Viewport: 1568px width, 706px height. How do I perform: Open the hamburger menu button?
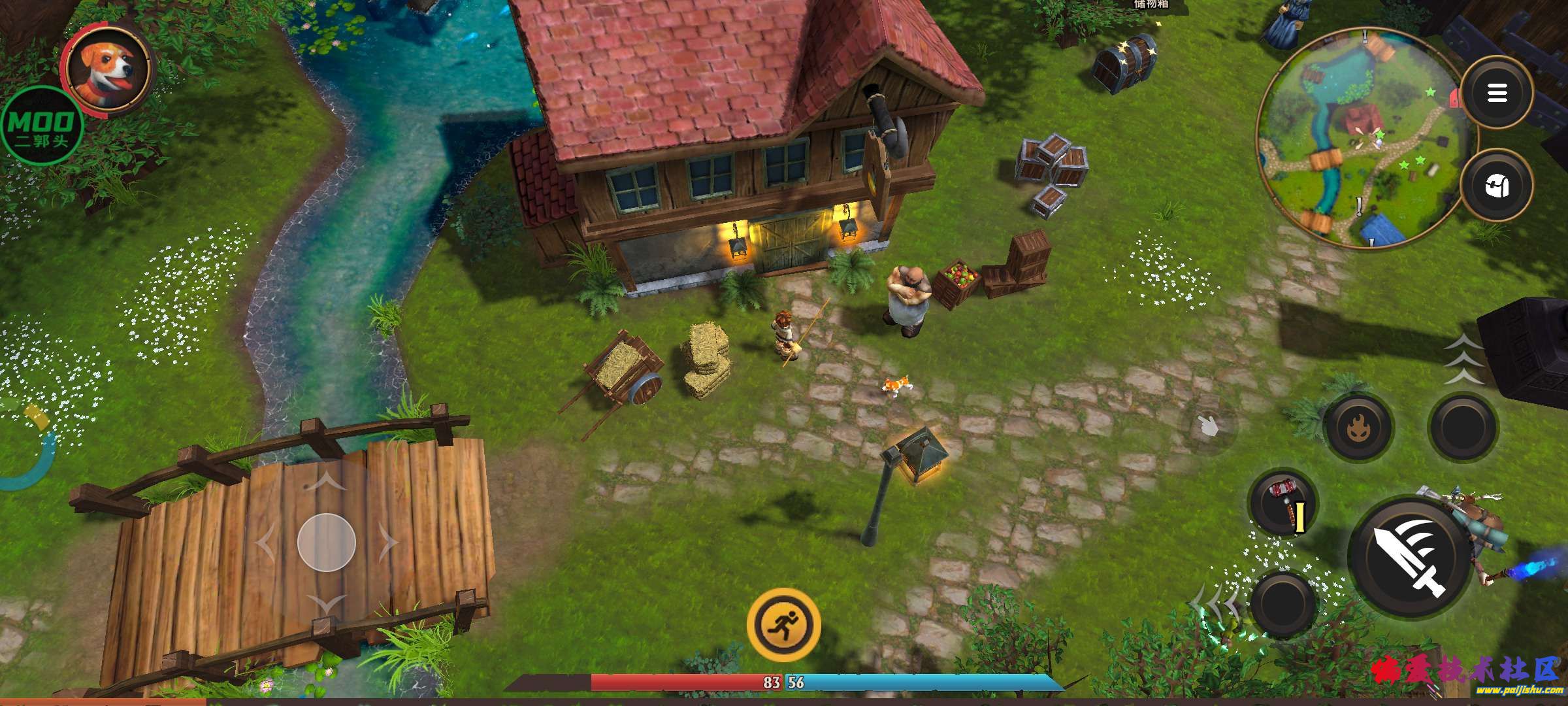(1496, 93)
